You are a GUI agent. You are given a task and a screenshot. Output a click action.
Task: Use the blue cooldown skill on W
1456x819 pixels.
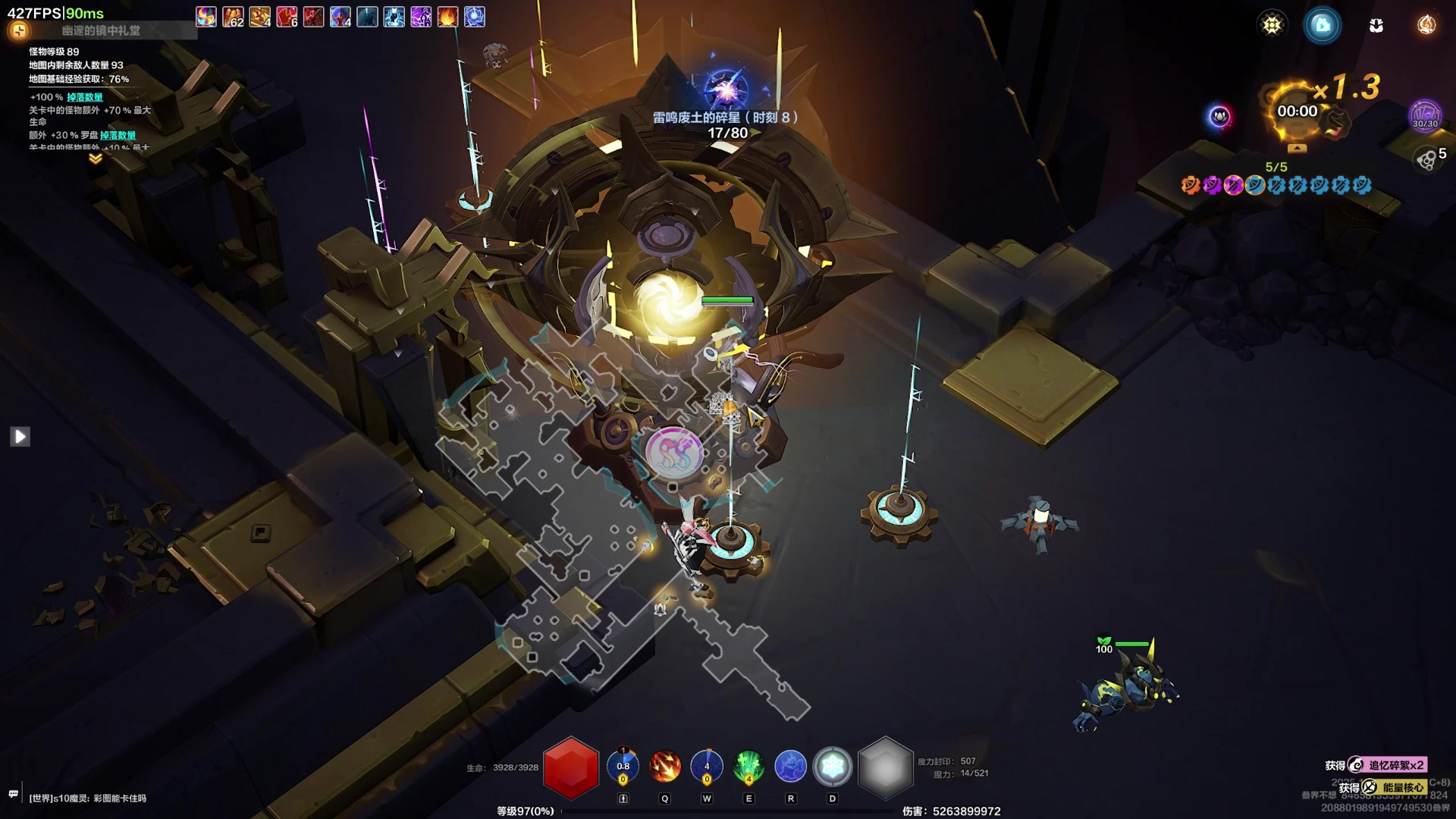click(707, 767)
